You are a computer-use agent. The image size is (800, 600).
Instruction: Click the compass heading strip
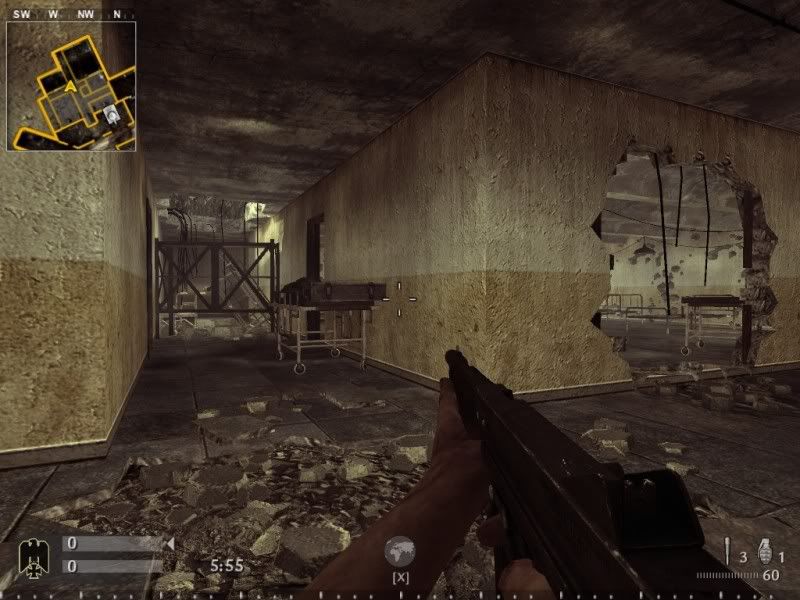tap(70, 14)
